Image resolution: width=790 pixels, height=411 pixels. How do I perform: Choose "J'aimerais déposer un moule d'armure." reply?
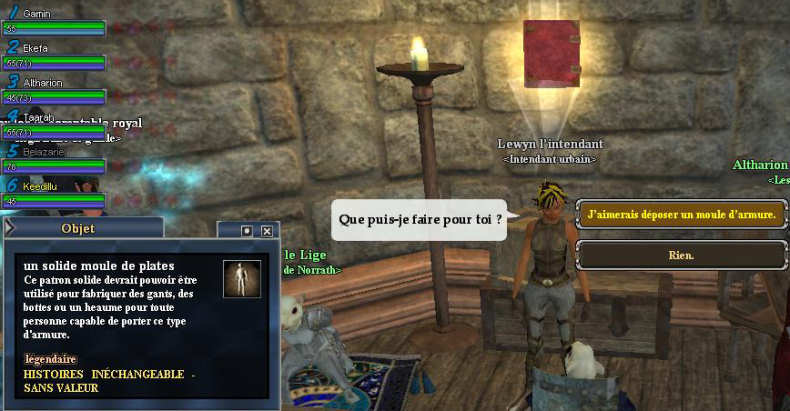pyautogui.click(x=682, y=215)
